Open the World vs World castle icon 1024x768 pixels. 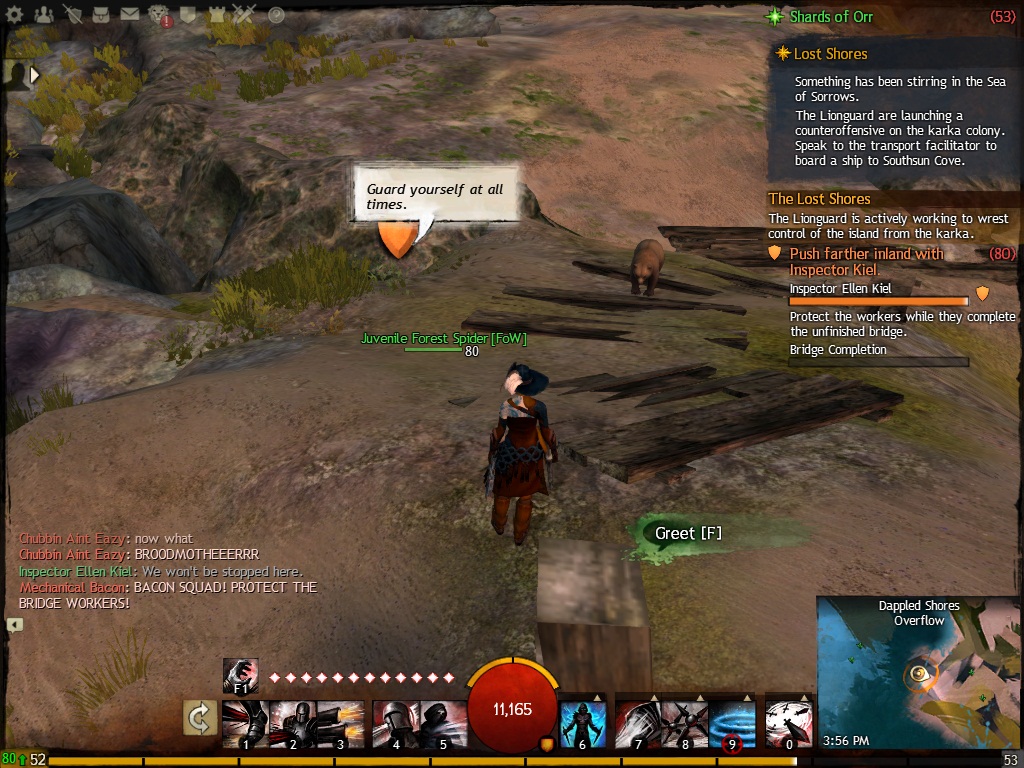click(x=218, y=15)
